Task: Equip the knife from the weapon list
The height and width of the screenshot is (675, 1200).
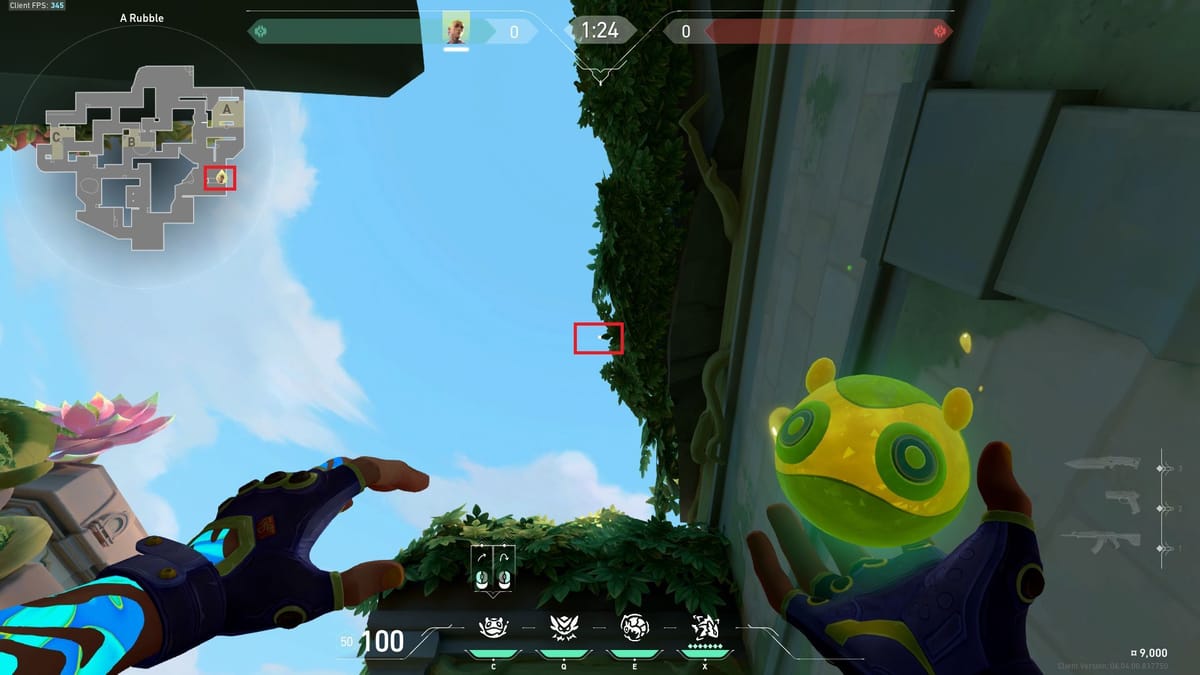Action: [x=1101, y=466]
